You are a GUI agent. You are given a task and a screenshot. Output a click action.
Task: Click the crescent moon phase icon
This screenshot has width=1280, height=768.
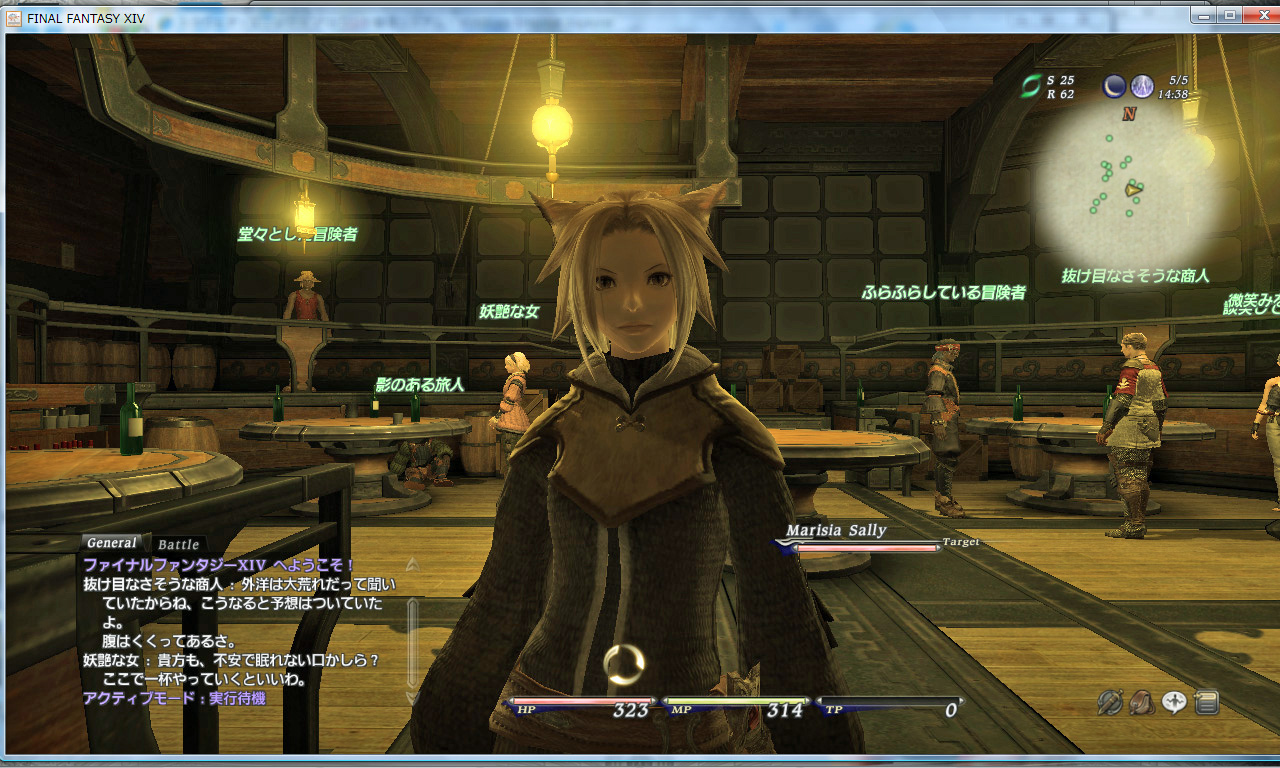click(1114, 87)
